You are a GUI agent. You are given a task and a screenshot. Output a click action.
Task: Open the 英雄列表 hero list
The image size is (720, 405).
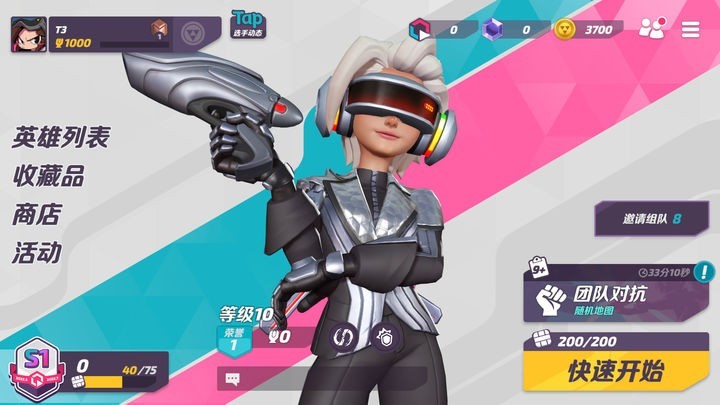[x=60, y=138]
